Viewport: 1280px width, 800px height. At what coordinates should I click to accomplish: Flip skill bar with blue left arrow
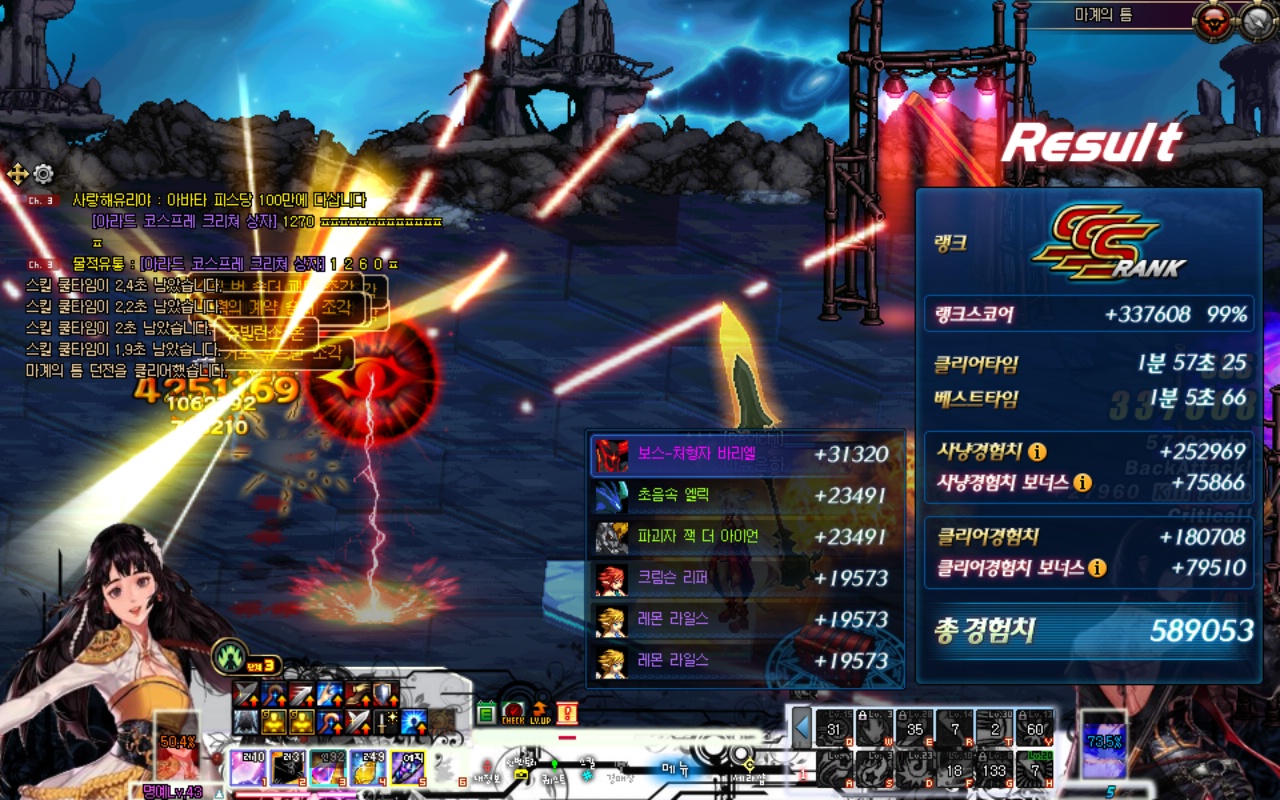point(801,727)
